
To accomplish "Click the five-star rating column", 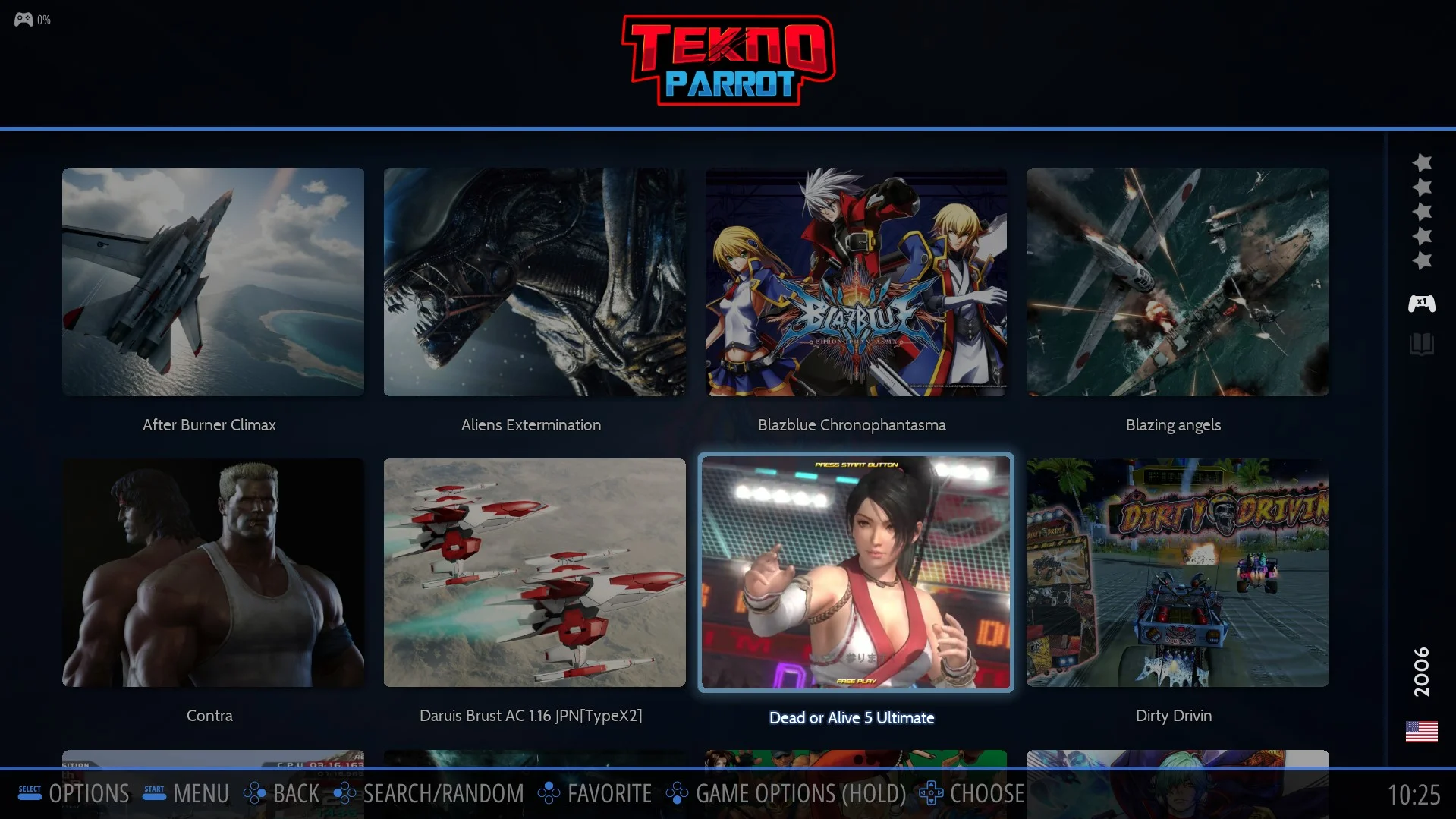I will [x=1422, y=212].
